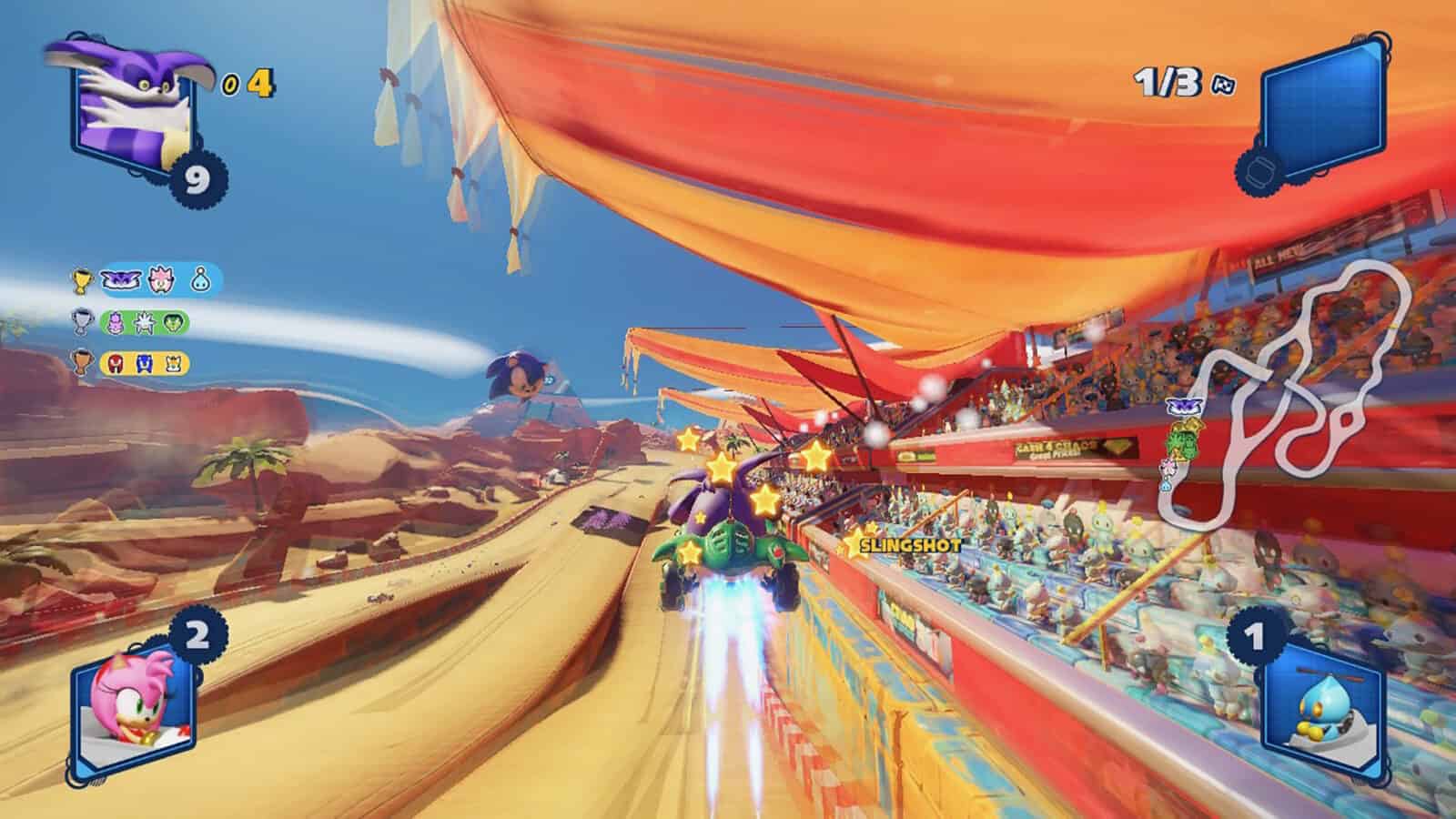Select the Chao icon in the blue team standings
Image resolution: width=1456 pixels, height=819 pixels.
[x=199, y=280]
